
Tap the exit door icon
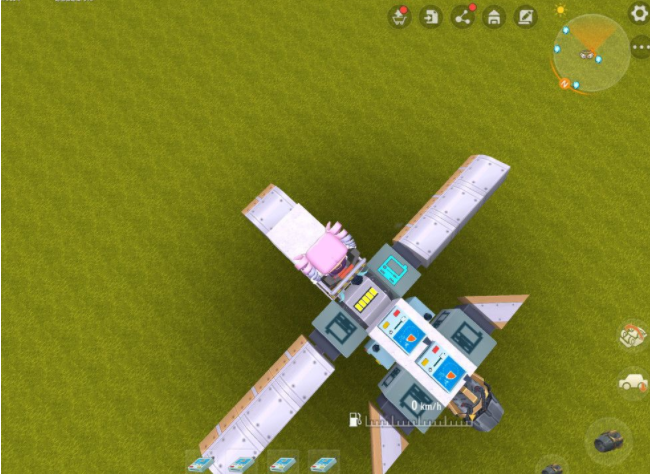coord(431,17)
